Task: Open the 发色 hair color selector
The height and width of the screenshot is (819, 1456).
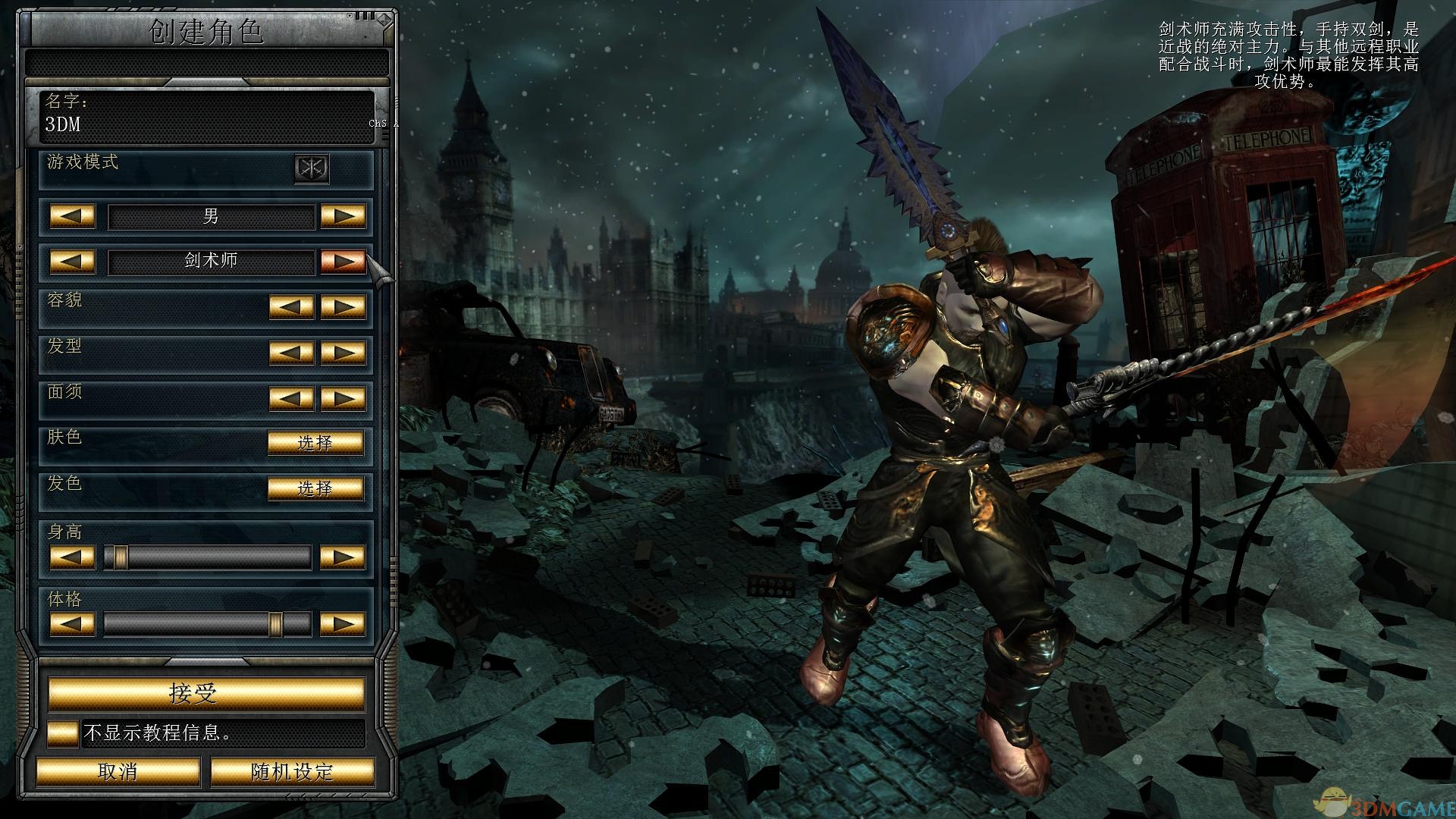Action: tap(315, 488)
